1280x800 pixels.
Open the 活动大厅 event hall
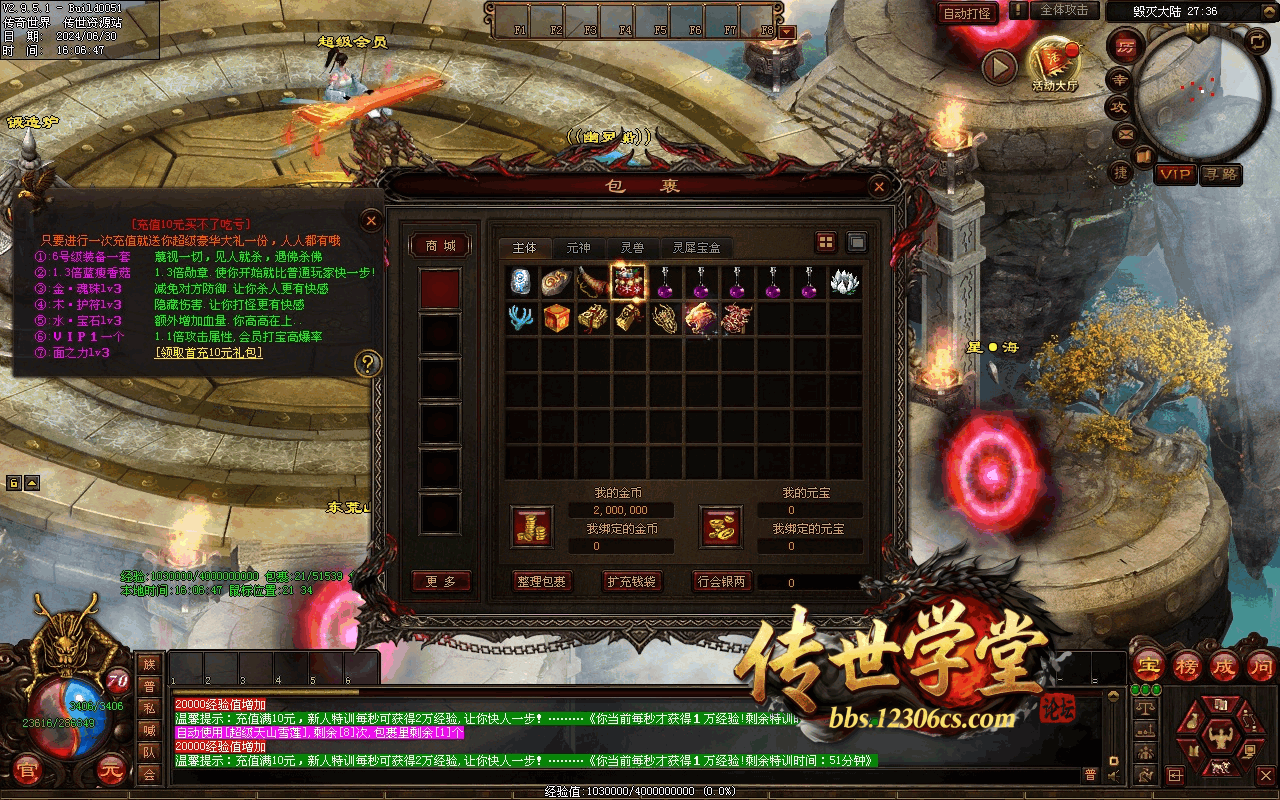pos(1055,62)
